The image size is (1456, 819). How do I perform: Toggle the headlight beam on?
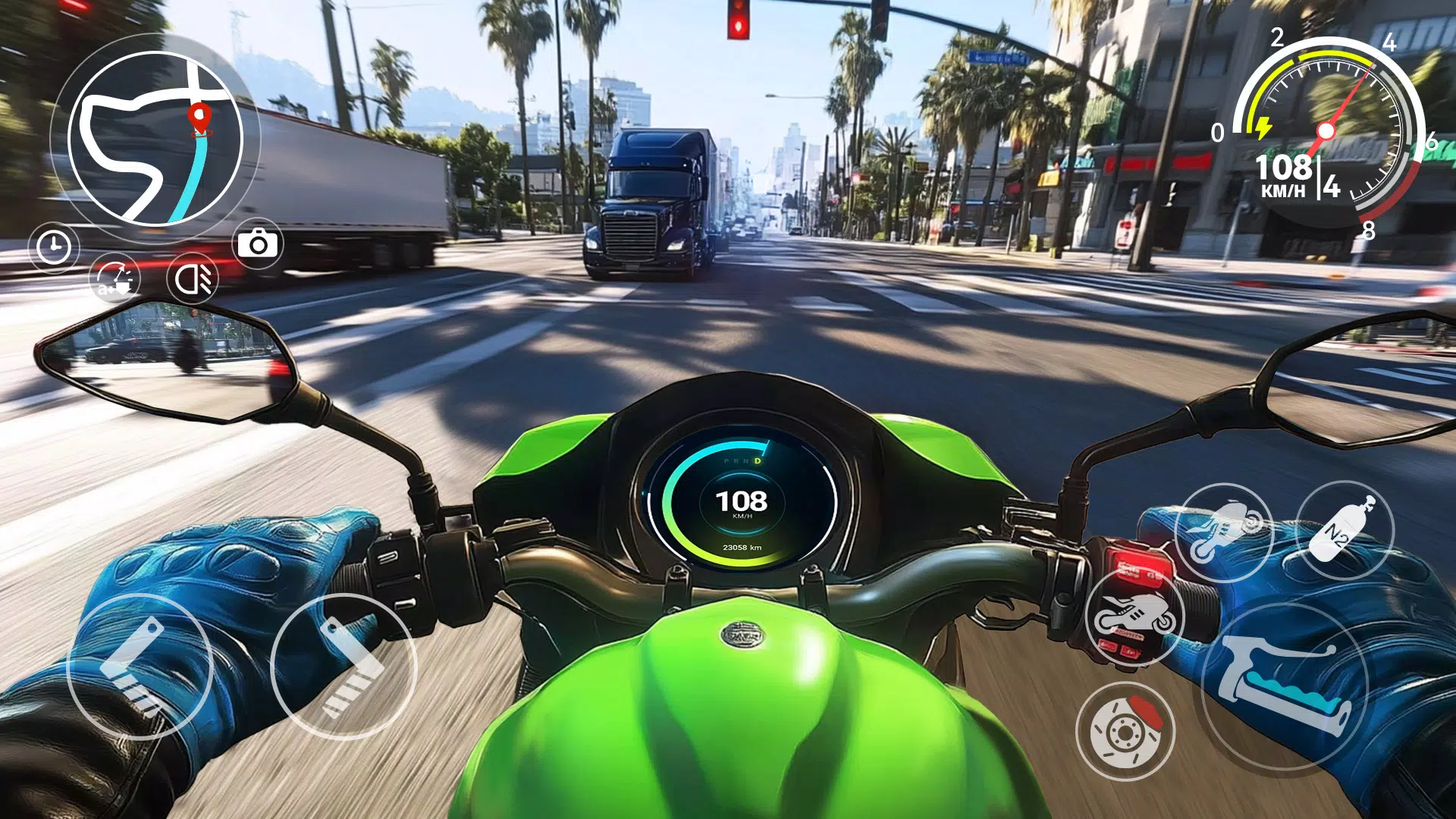[192, 279]
